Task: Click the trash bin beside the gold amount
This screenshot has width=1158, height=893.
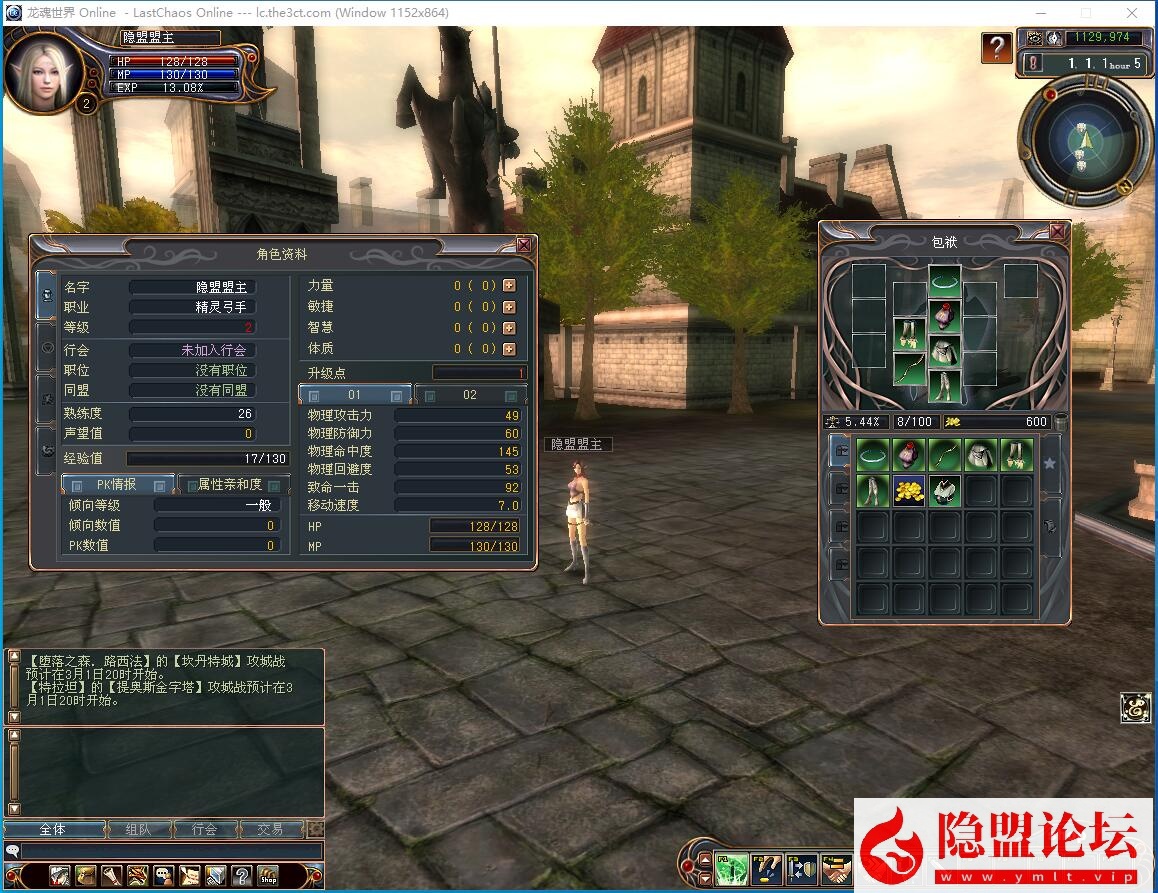Action: tap(1061, 422)
